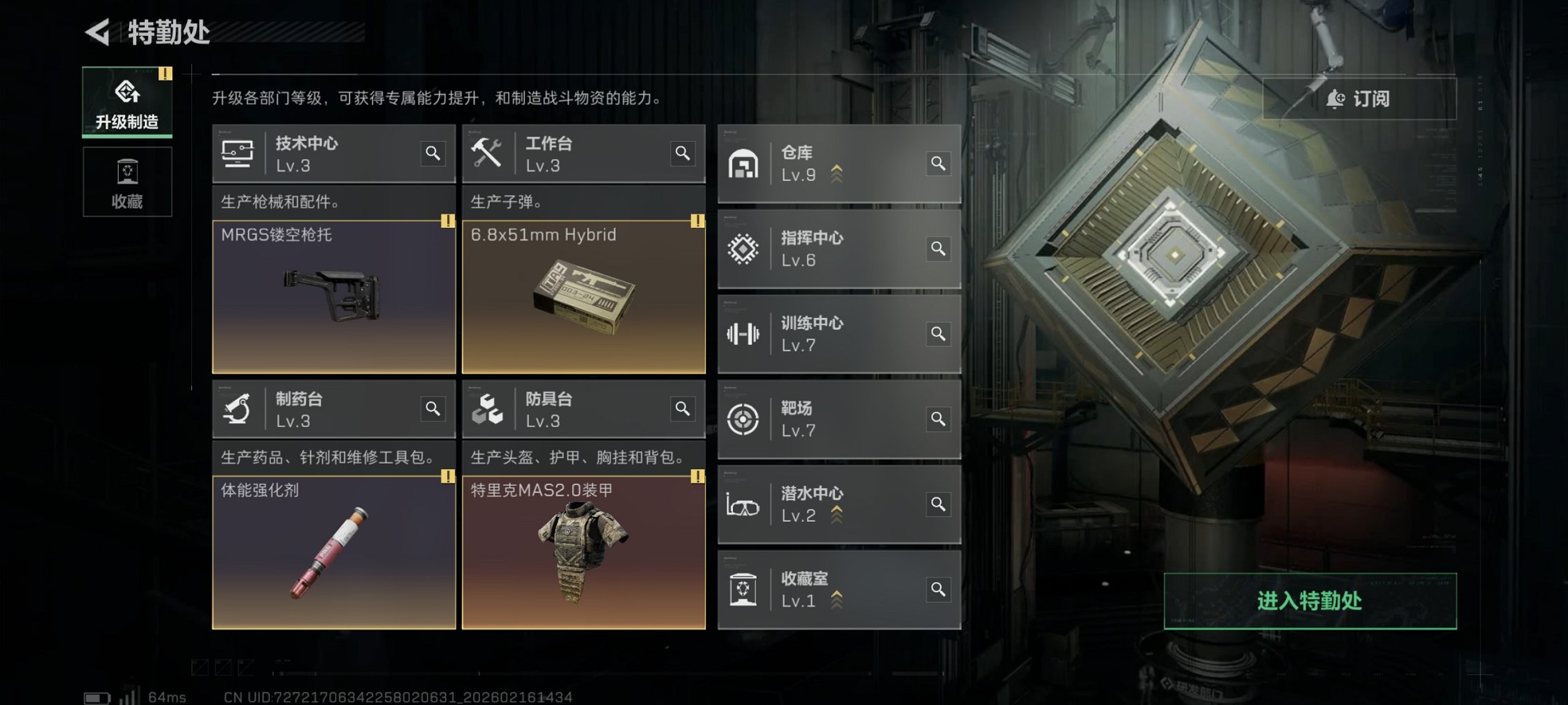Click the back arrow next to 特勤处
This screenshot has height=705, width=1568.
pyautogui.click(x=96, y=32)
